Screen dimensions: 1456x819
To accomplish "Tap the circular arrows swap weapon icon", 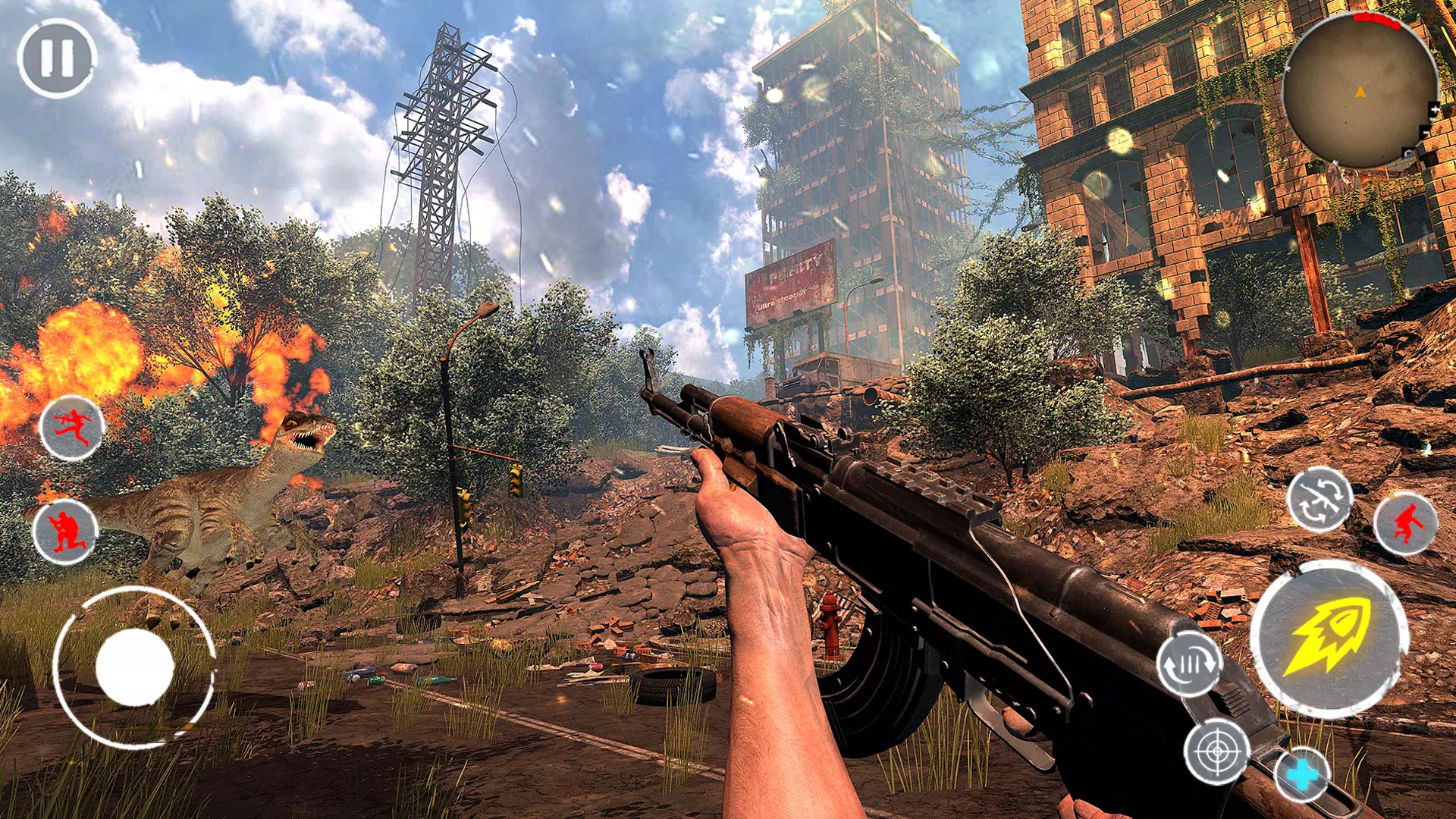I will [x=1319, y=500].
